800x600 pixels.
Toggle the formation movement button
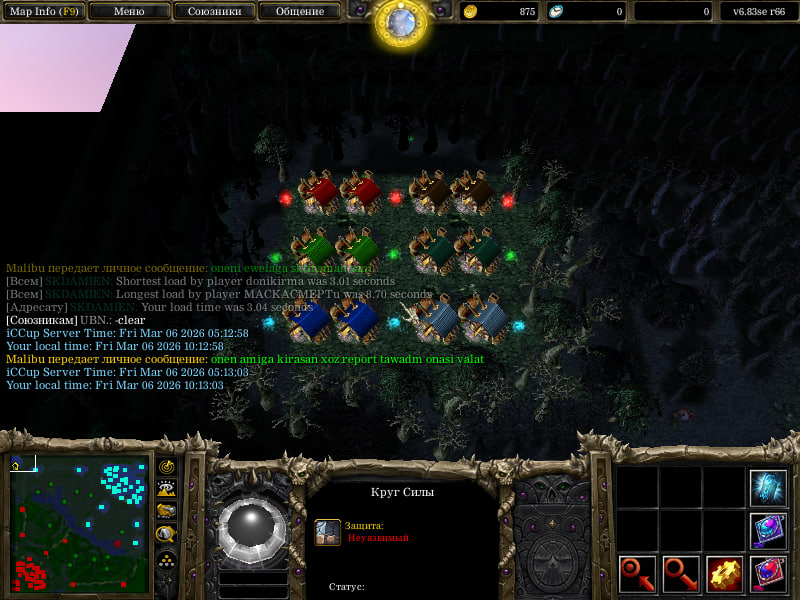pyautogui.click(x=167, y=559)
